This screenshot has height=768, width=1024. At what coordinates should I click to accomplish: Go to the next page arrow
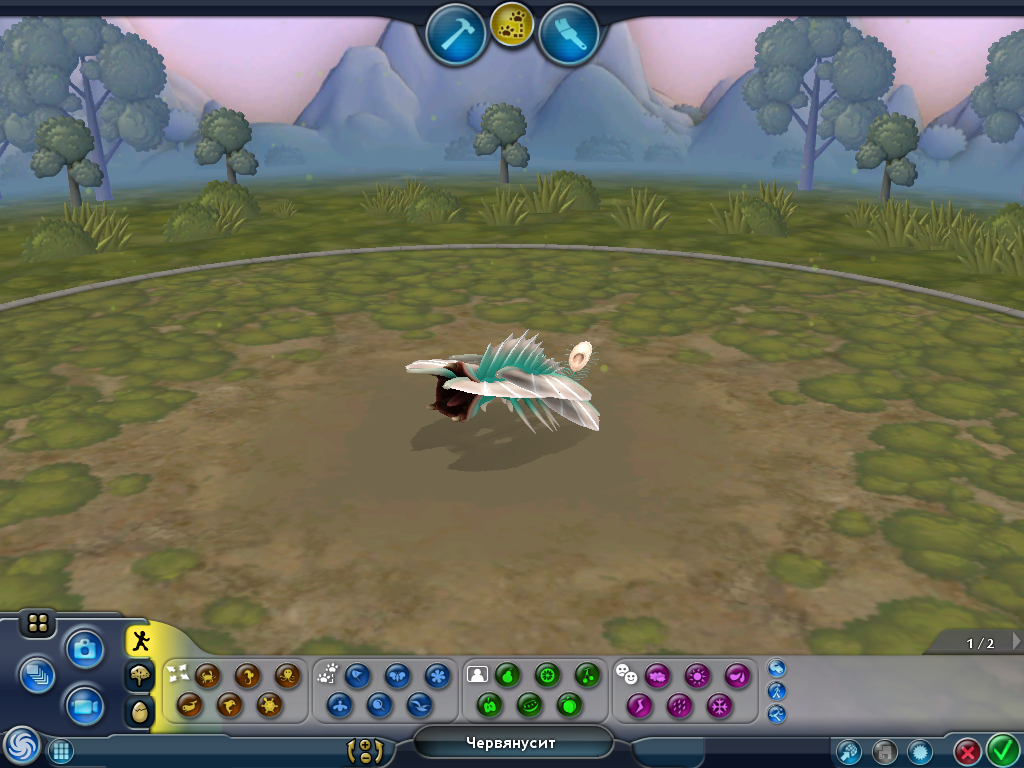click(x=1016, y=641)
